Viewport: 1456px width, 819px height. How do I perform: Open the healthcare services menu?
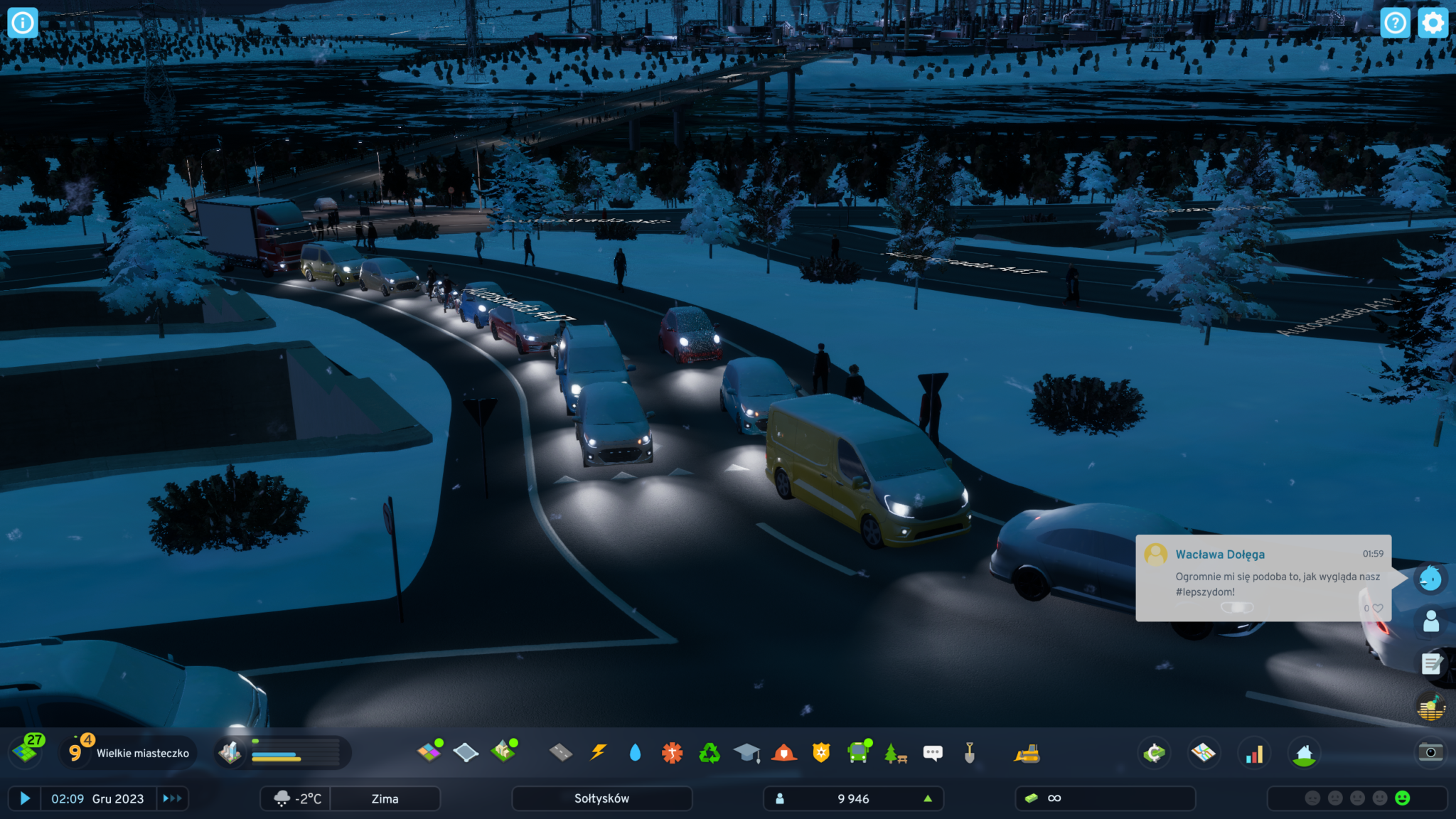[672, 752]
